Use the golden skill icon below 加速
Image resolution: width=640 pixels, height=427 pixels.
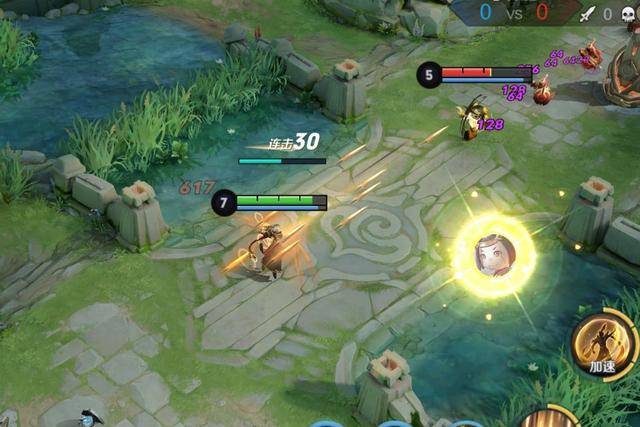click(548, 418)
